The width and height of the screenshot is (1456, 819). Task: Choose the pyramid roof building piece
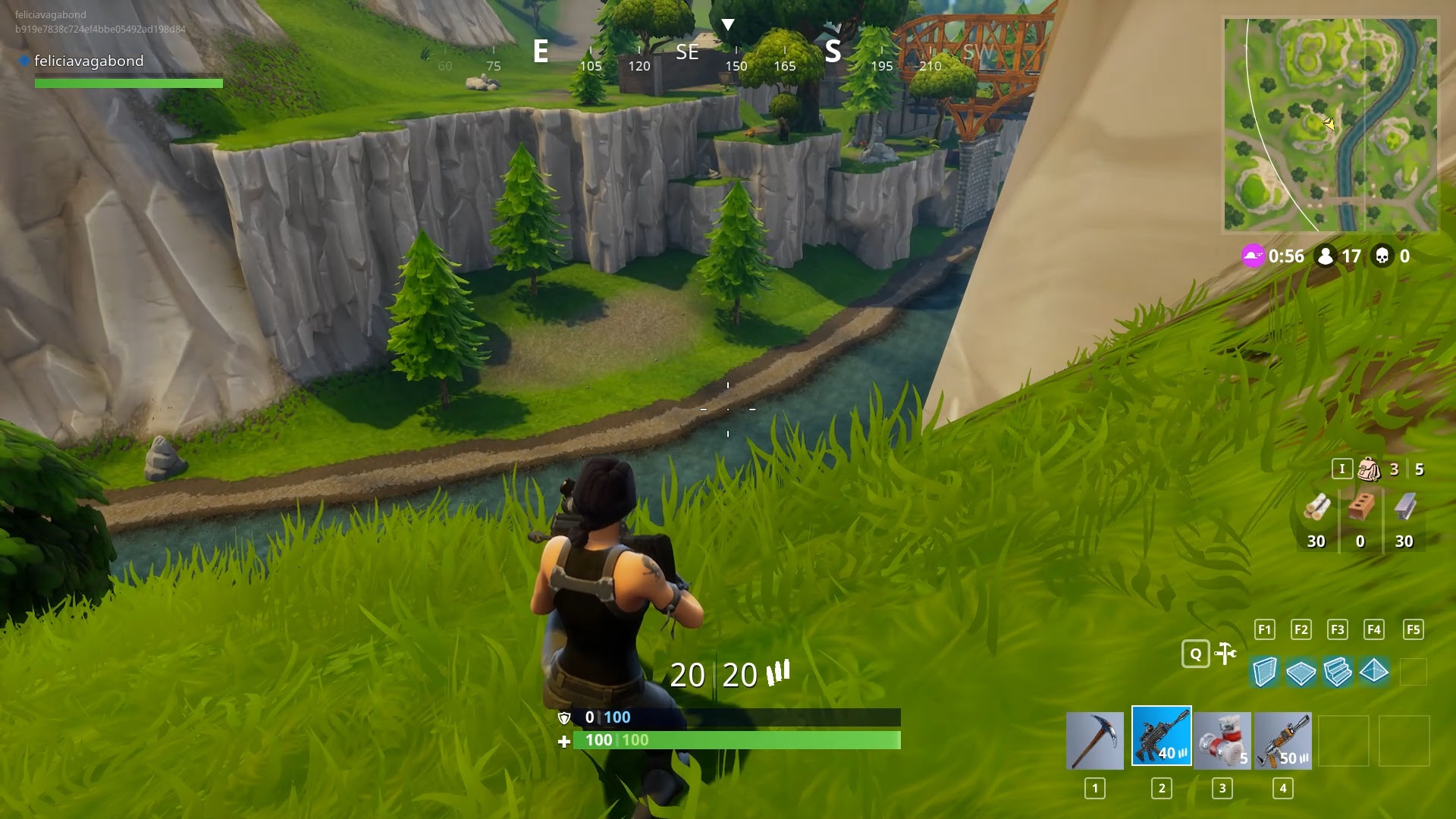click(x=1374, y=671)
